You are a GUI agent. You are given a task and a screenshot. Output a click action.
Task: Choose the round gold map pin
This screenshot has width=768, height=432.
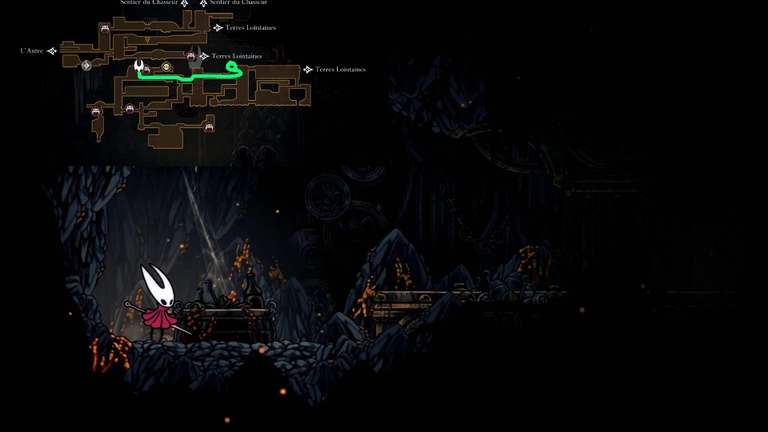click(166, 67)
